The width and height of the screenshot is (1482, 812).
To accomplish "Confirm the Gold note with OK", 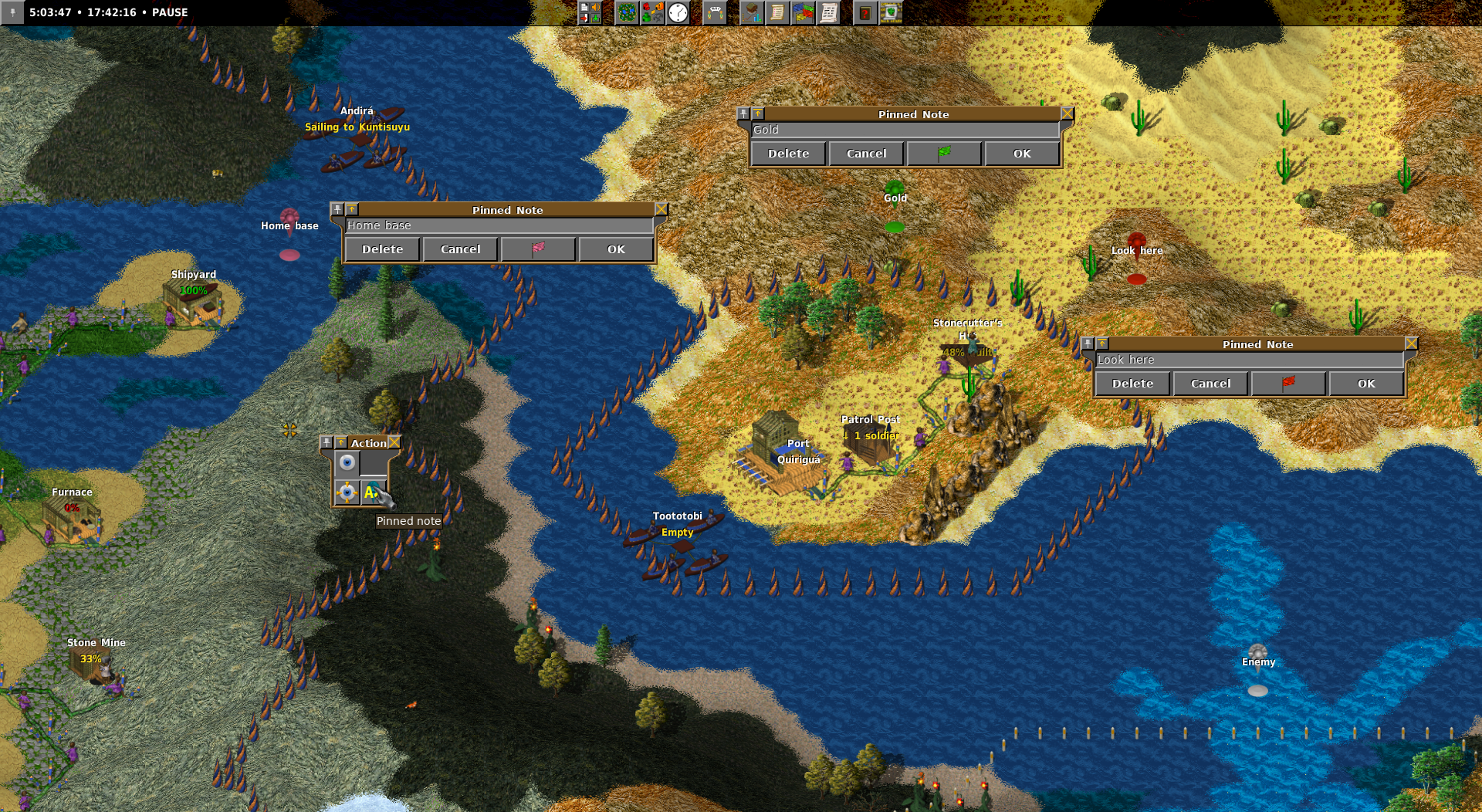I will click(x=1022, y=154).
